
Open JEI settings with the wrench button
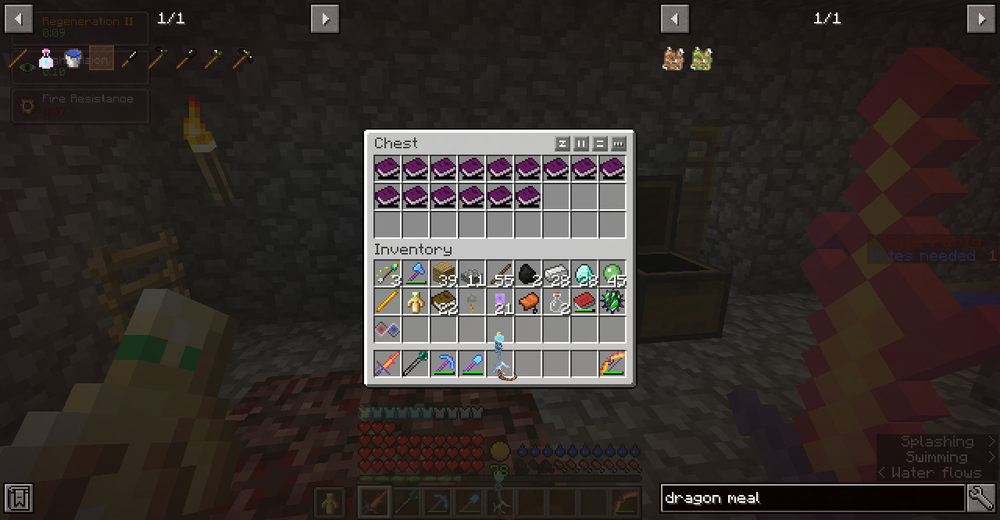[x=981, y=497]
